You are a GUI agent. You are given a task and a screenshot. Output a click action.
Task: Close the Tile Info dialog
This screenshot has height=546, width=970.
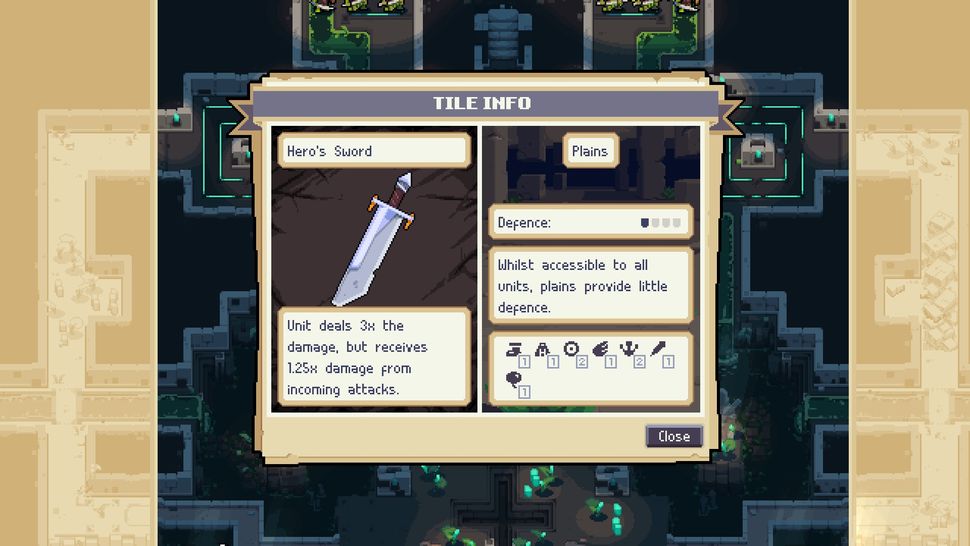click(673, 436)
